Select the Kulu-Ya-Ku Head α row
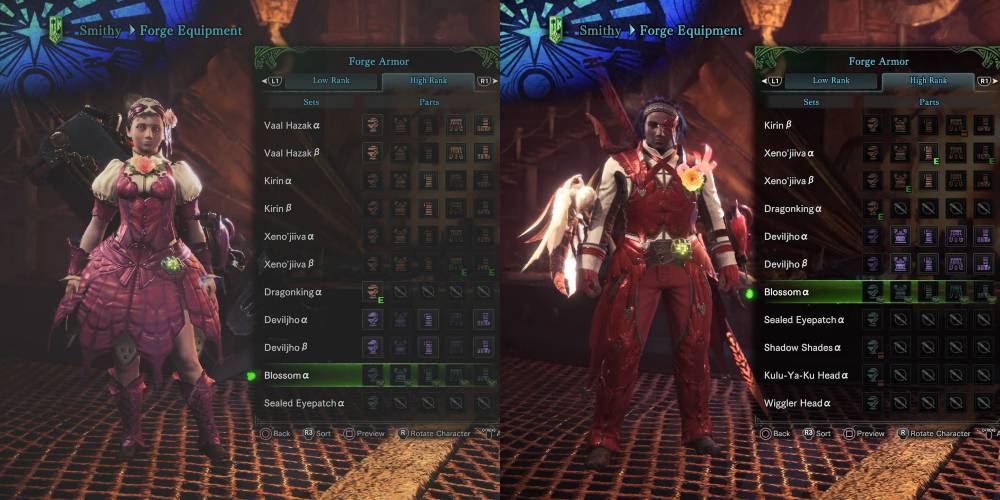1000x500 pixels. point(806,375)
